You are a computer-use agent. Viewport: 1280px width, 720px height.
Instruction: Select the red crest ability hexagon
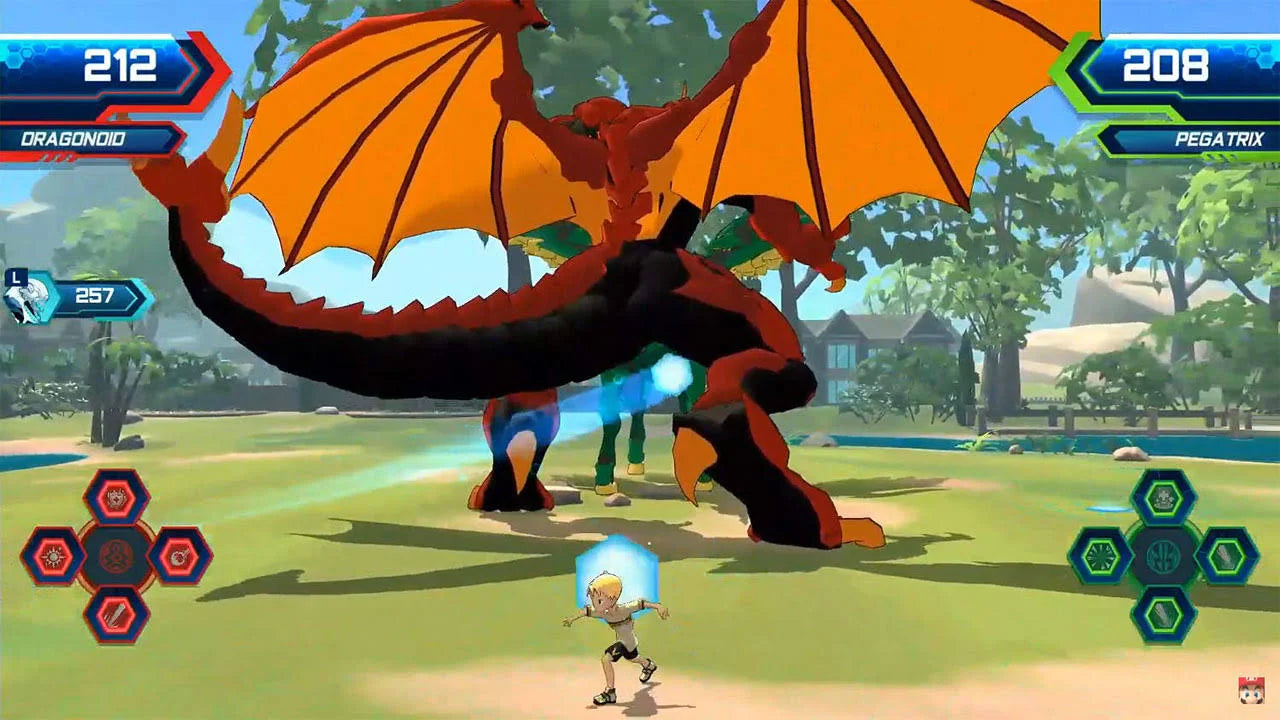pyautogui.click(x=116, y=497)
